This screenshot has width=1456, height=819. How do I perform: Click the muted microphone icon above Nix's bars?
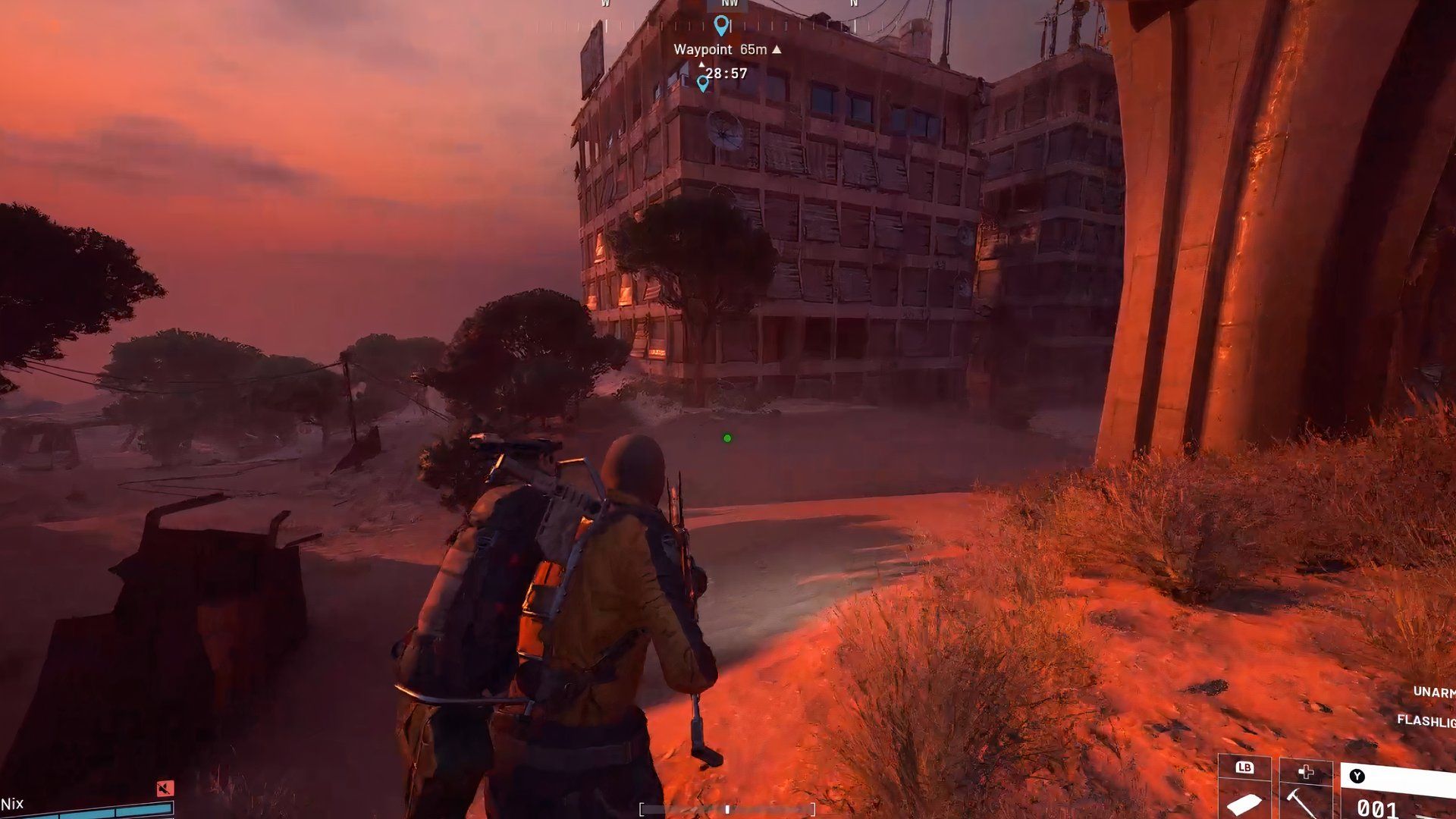pyautogui.click(x=165, y=789)
